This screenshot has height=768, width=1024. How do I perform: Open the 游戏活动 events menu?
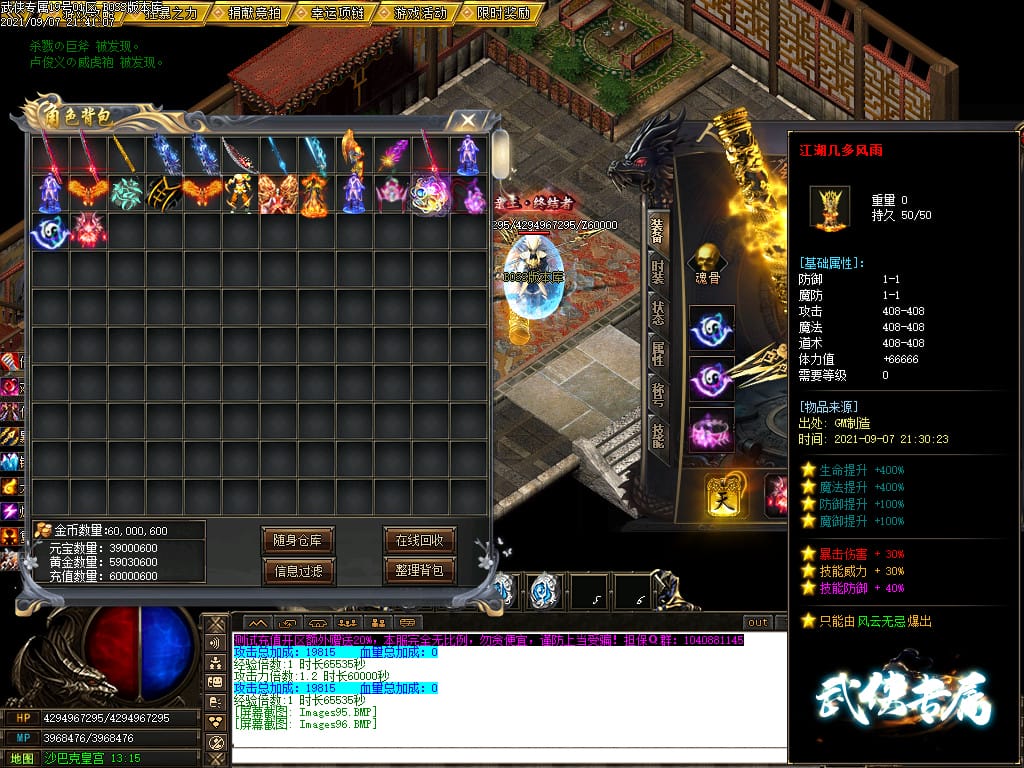pos(420,13)
